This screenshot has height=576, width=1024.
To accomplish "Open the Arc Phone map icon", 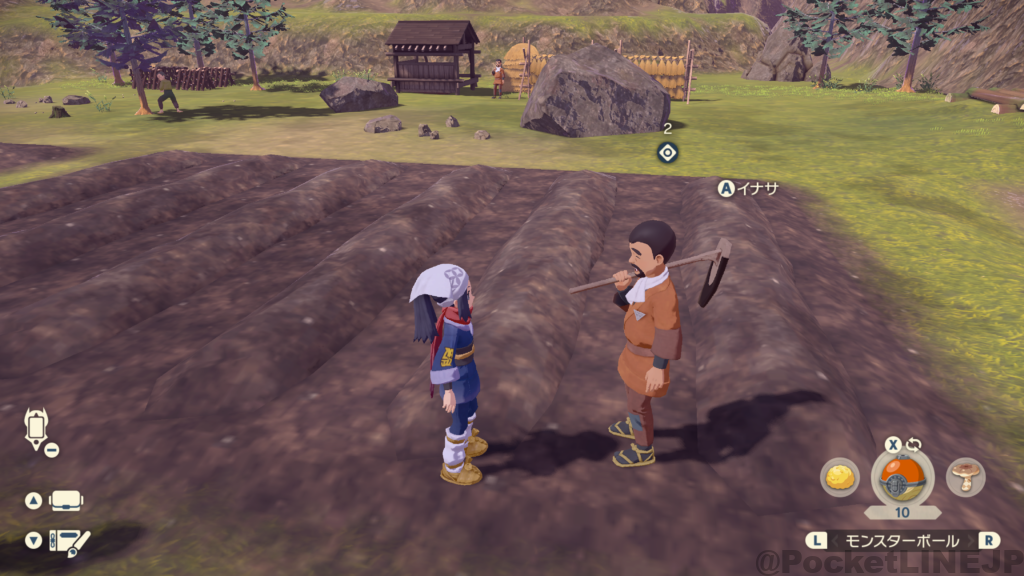I will pos(36,429).
